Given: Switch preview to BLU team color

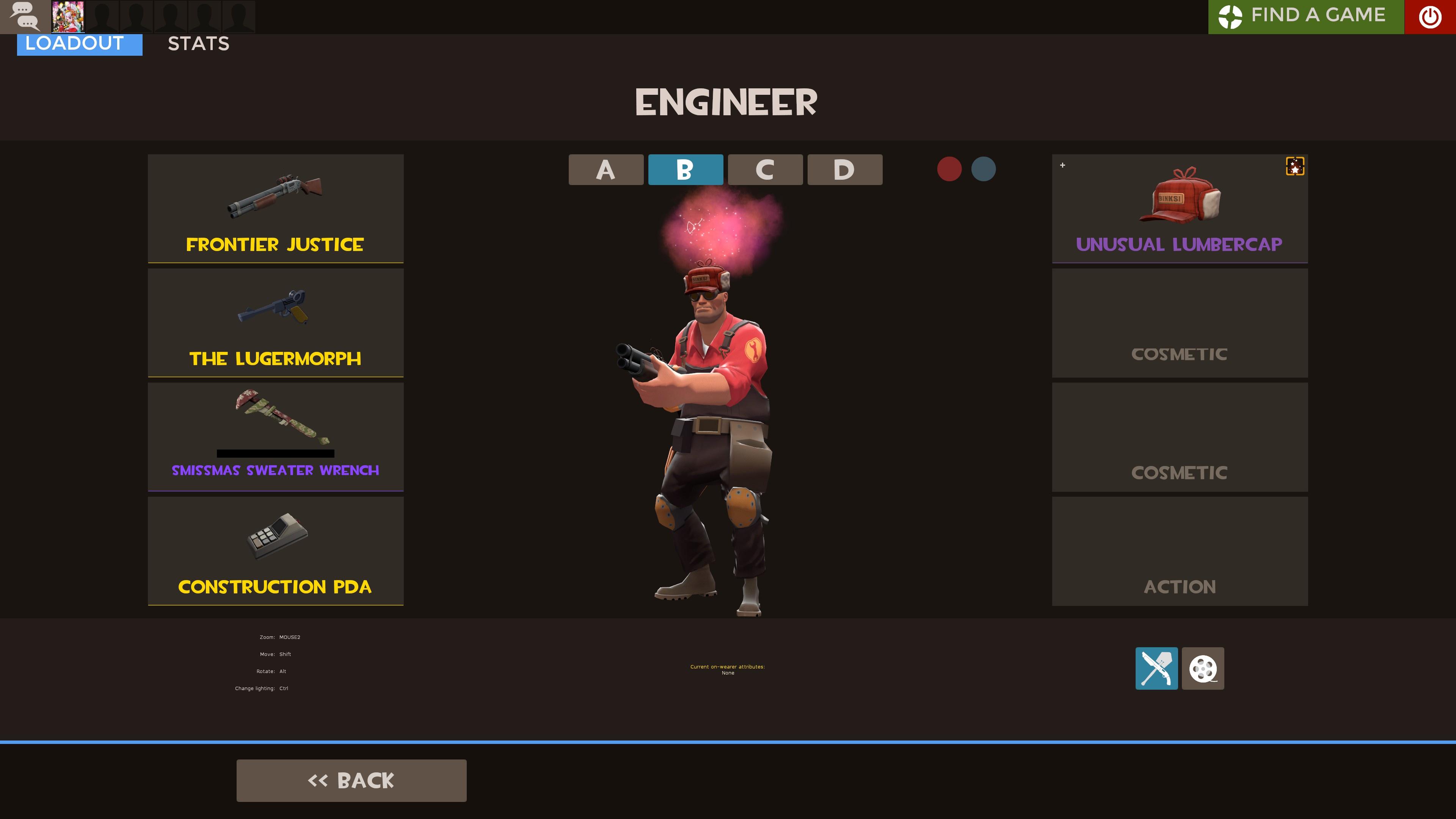Looking at the screenshot, I should point(984,168).
